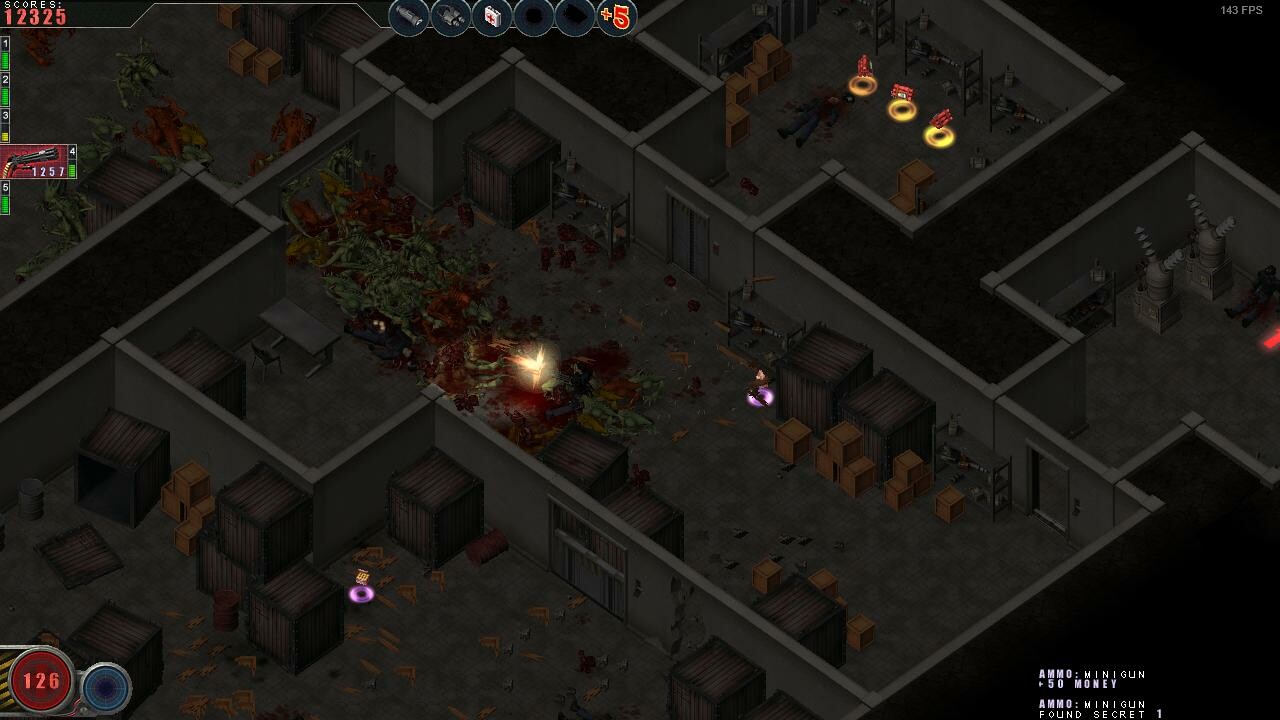Click the yellow ammo bar beside slot 3
Viewport: 1280px width, 720px height.
[x=6, y=137]
